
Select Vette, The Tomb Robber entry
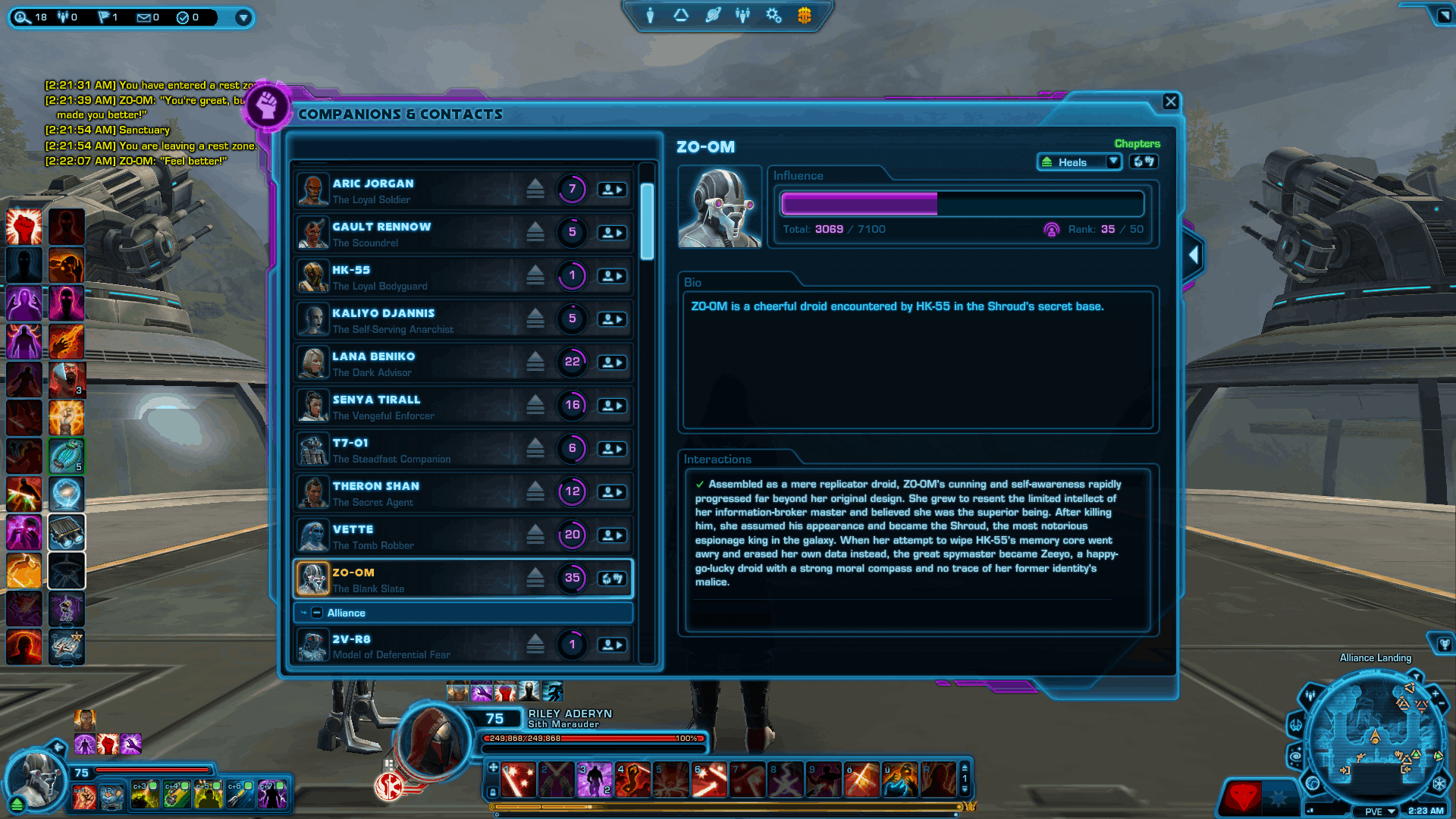425,535
